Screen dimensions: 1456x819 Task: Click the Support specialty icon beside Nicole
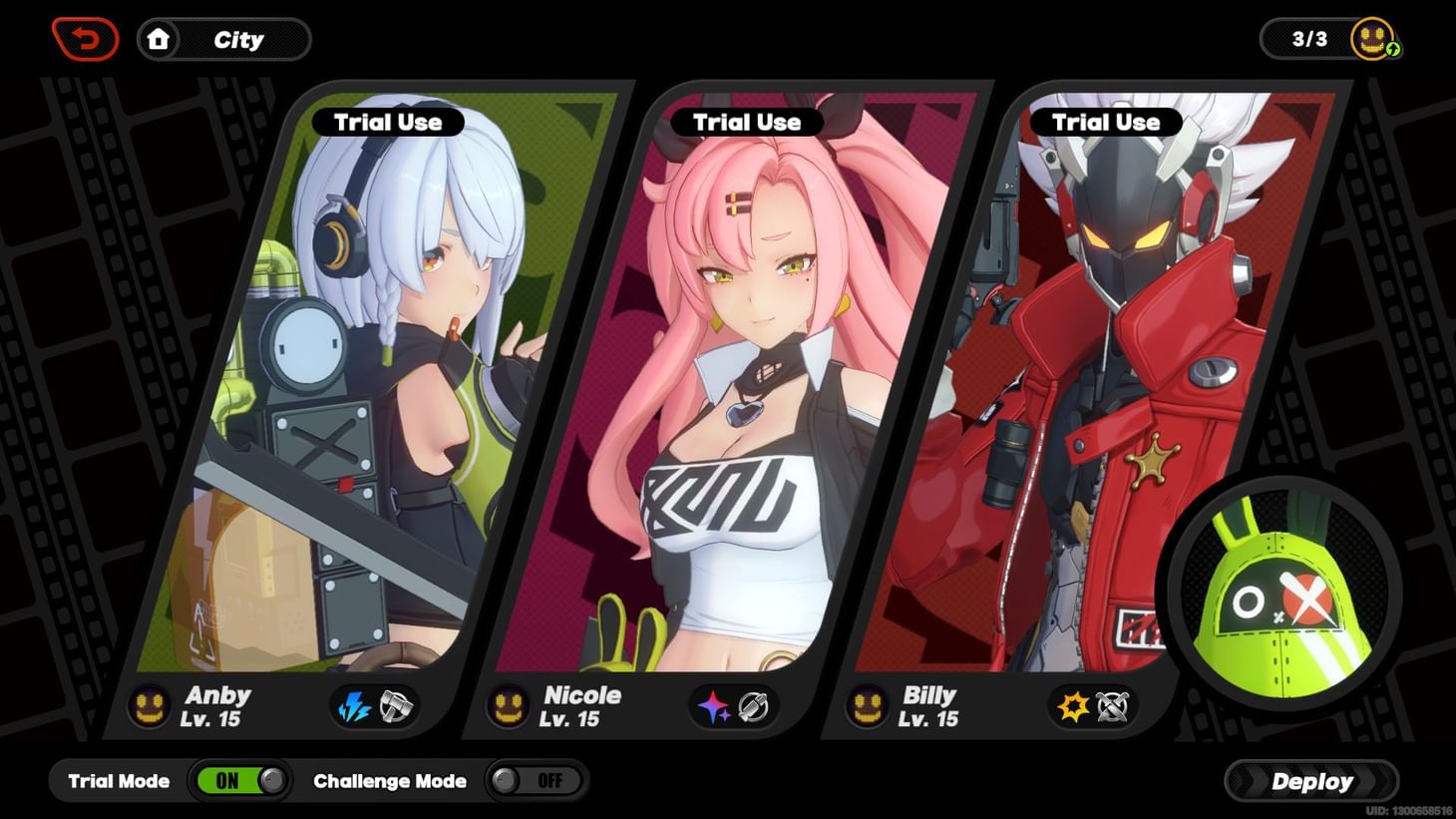[x=755, y=705]
